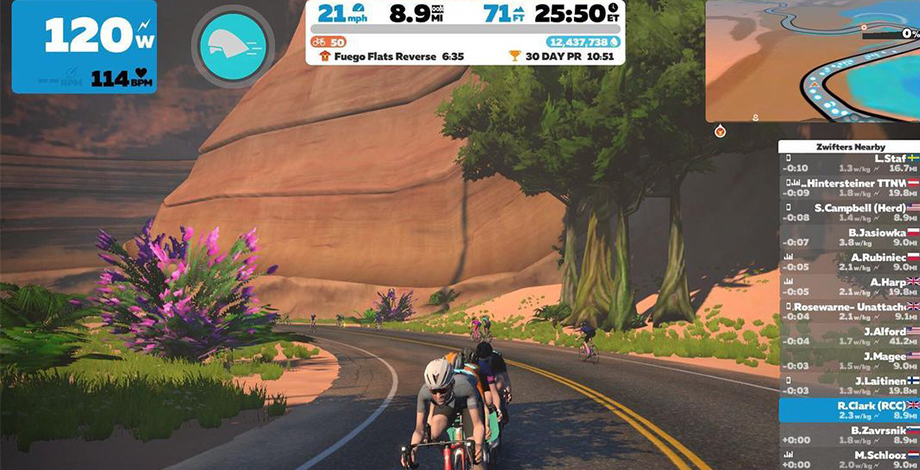This screenshot has width=920, height=470.
Task: Select J.Laitinen in Zwifters Nearby
Action: point(849,385)
